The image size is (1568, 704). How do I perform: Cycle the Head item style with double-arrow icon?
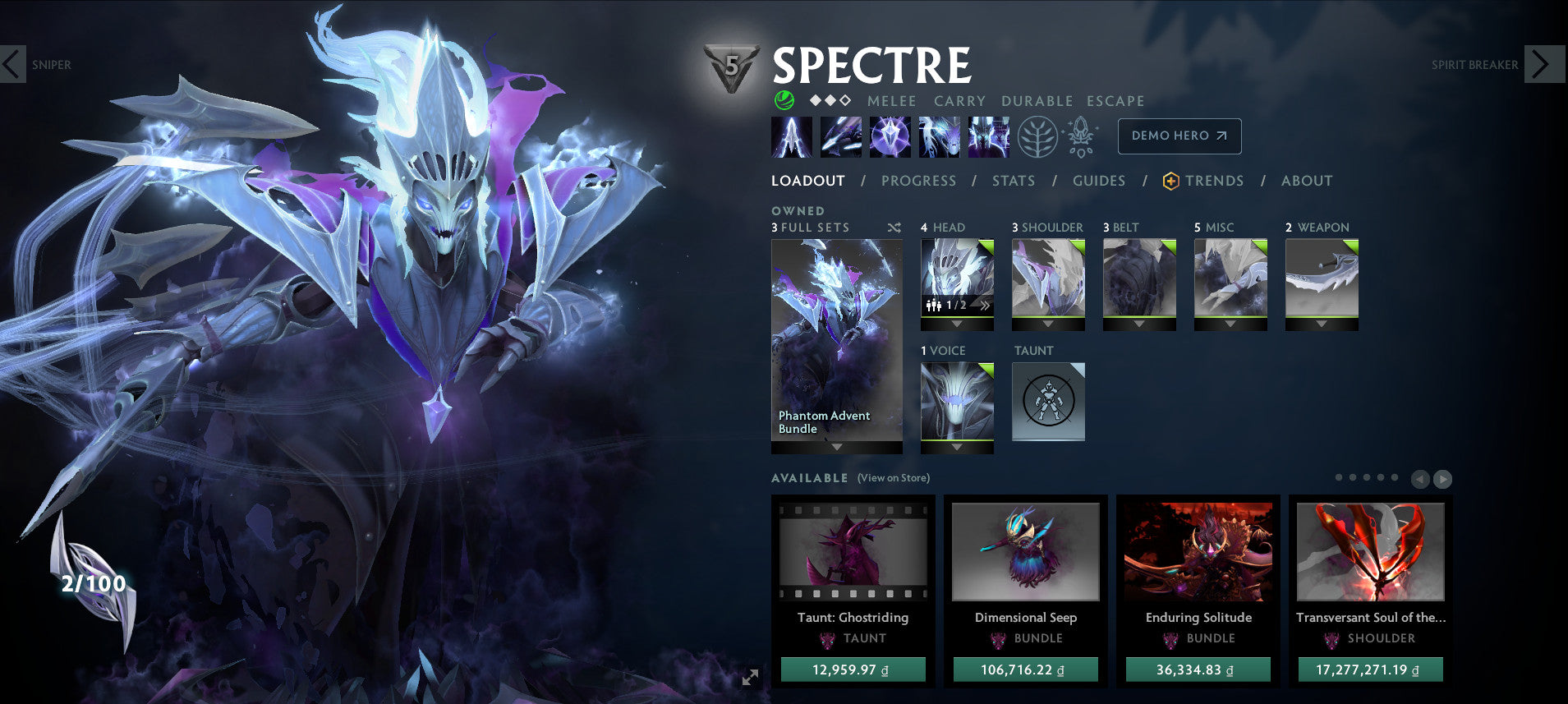tap(986, 305)
